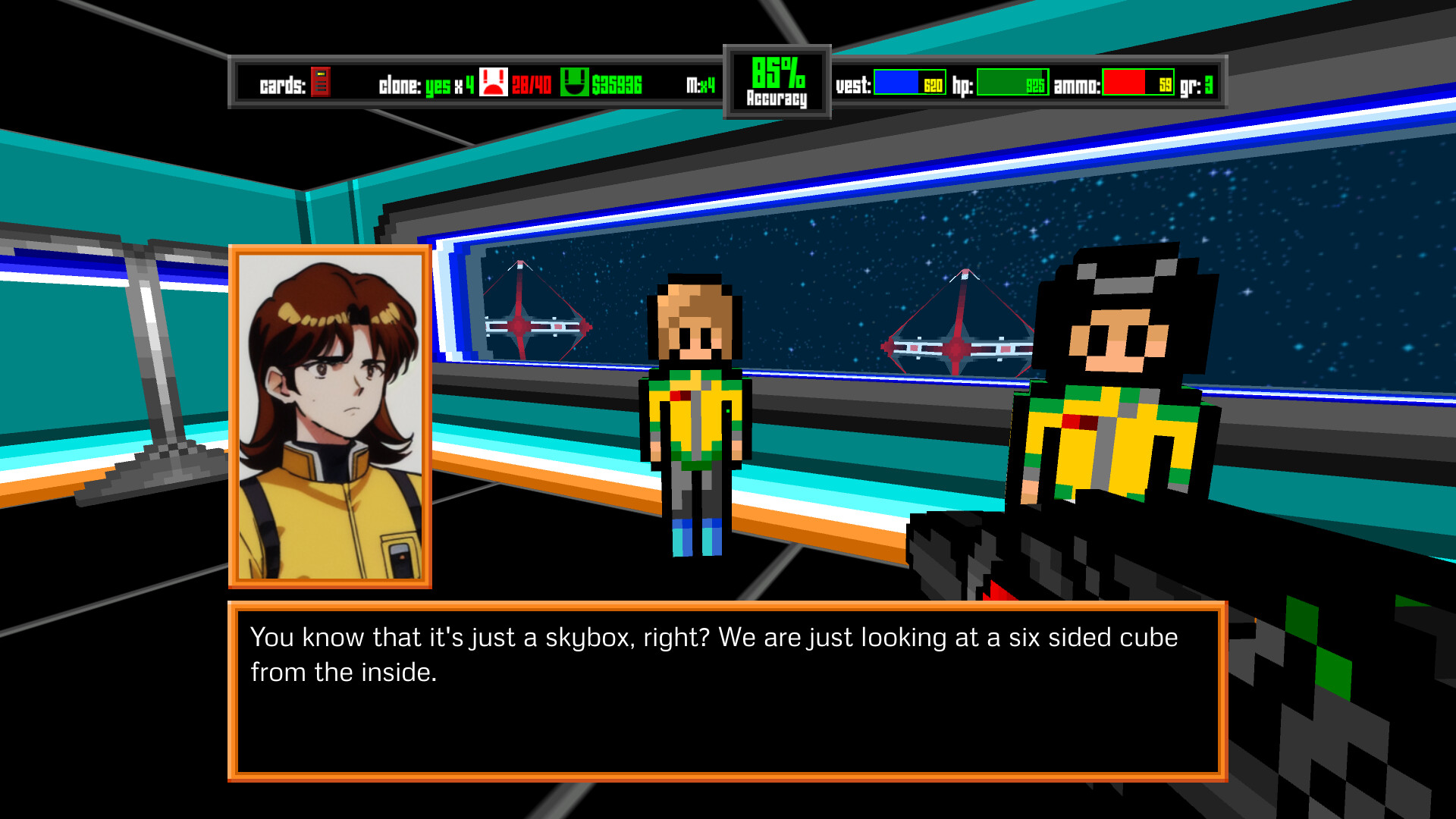The image size is (1456, 819).
Task: Click the red cards keycard icon
Action: click(322, 83)
